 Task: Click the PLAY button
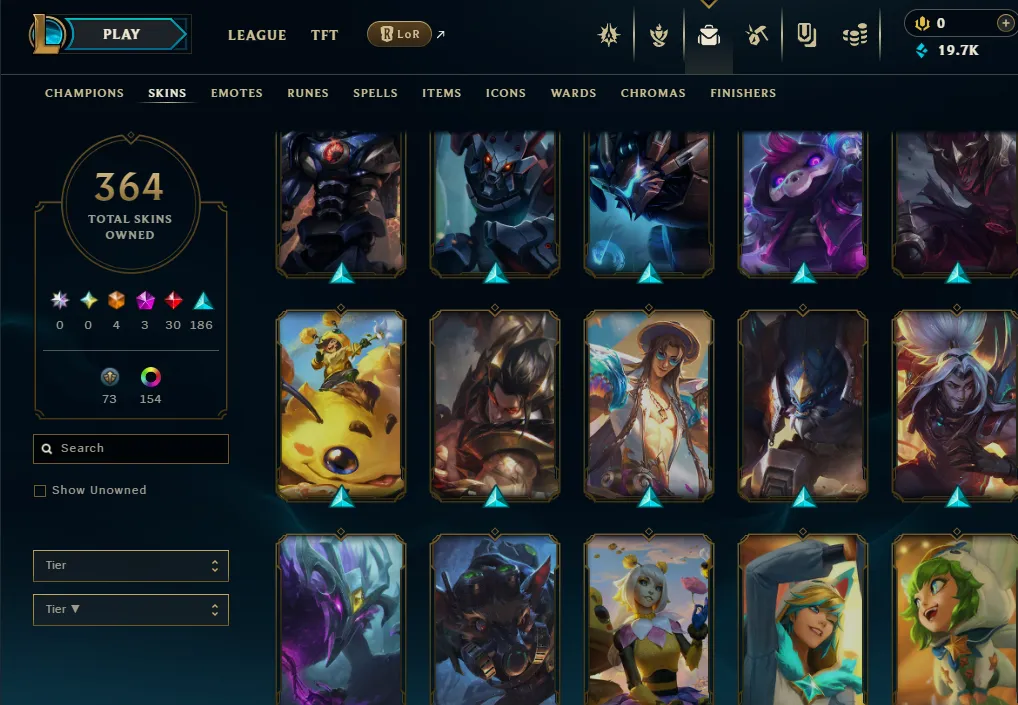[122, 34]
